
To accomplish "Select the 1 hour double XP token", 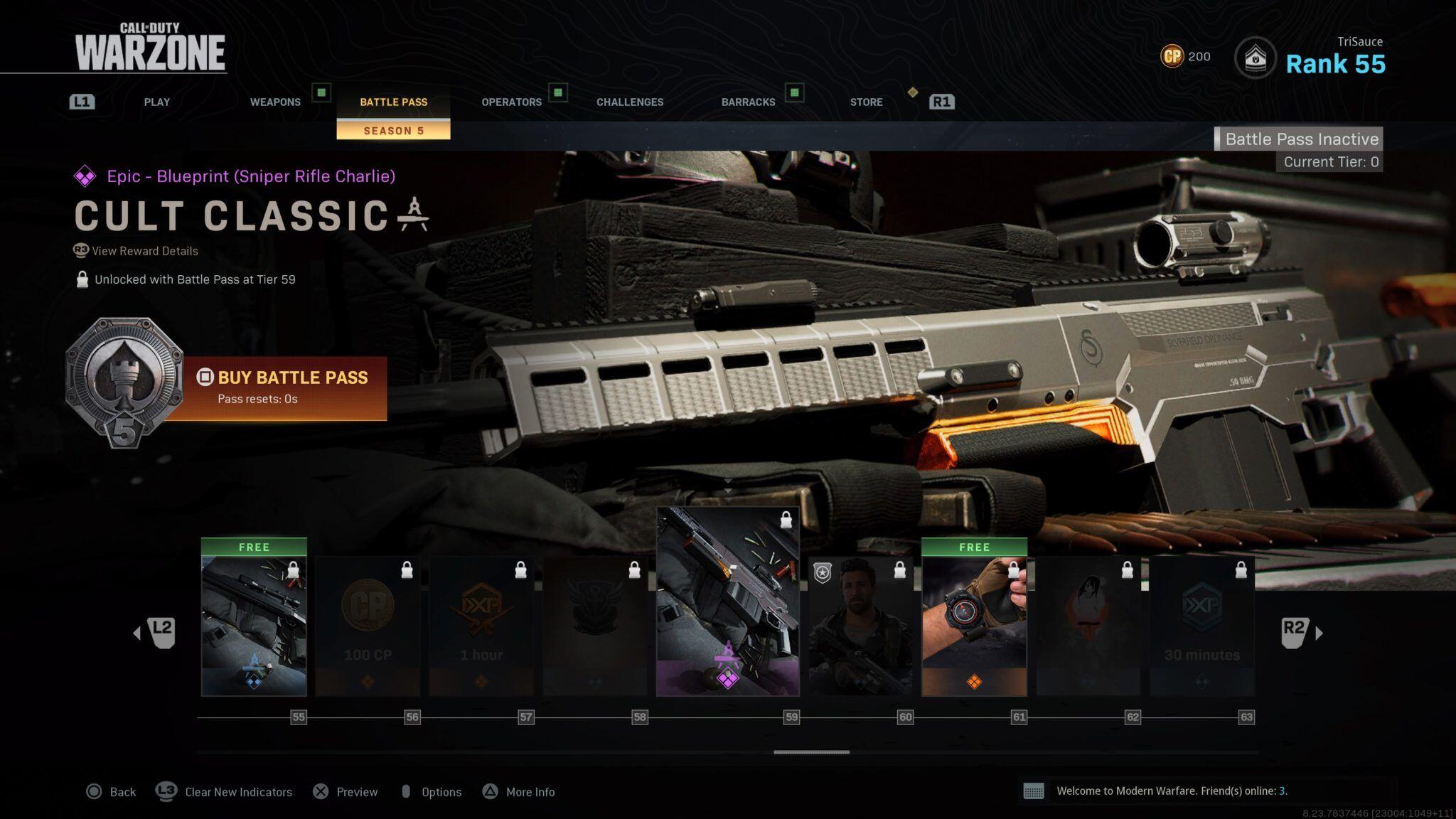I will click(x=481, y=625).
